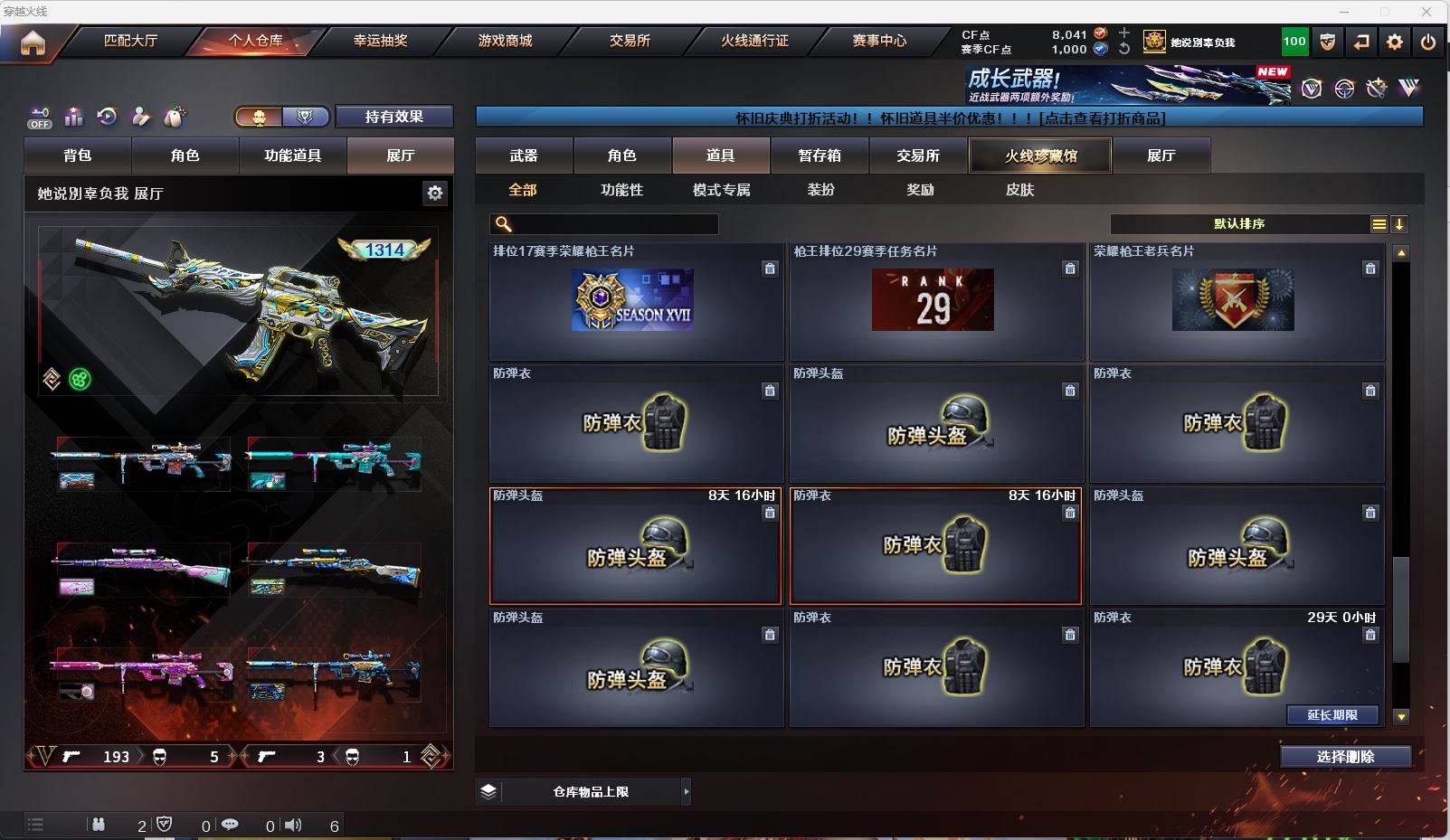Click the power exit button
Image resolution: width=1450 pixels, height=840 pixels.
point(1428,42)
